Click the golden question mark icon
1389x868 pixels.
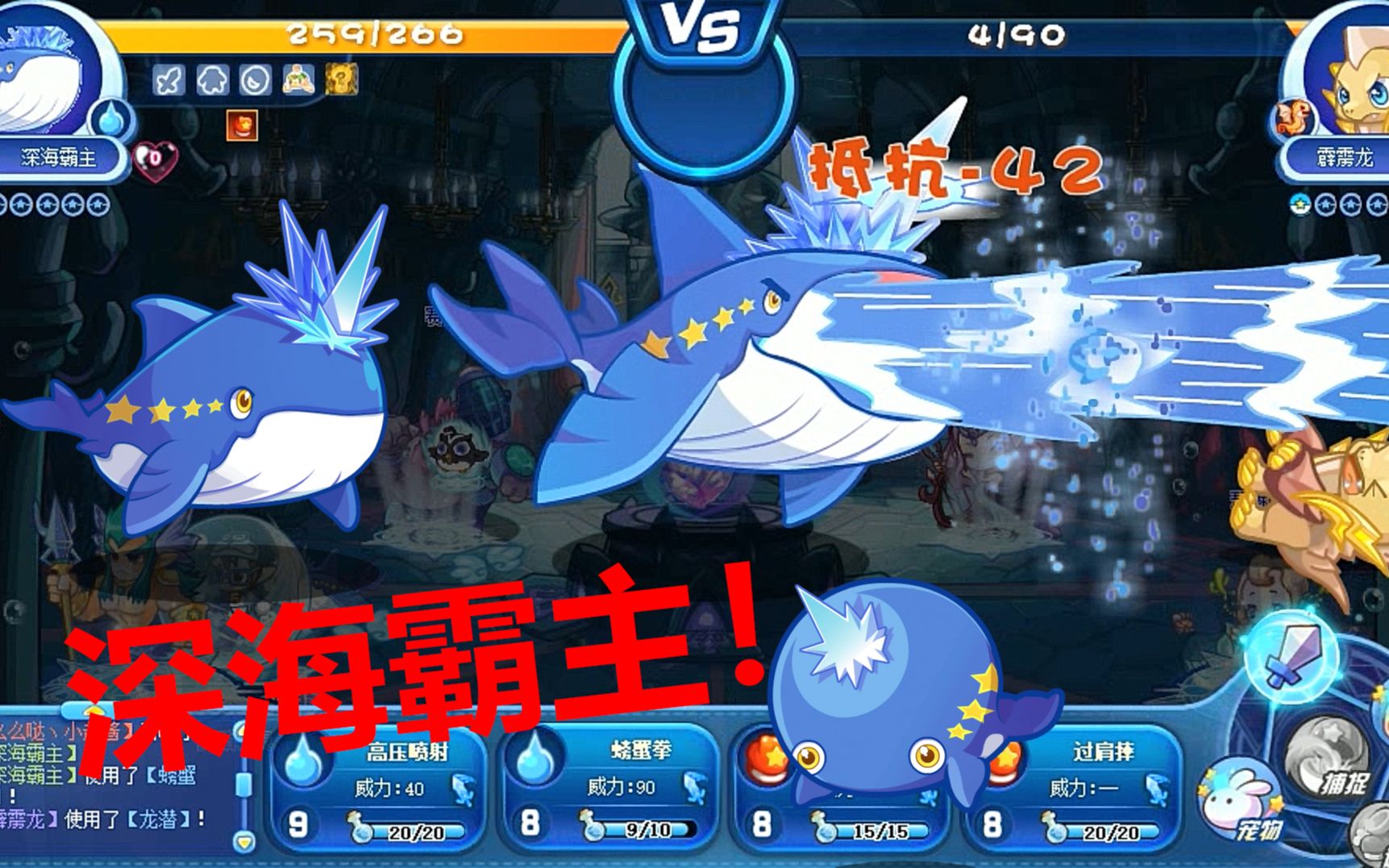(342, 80)
